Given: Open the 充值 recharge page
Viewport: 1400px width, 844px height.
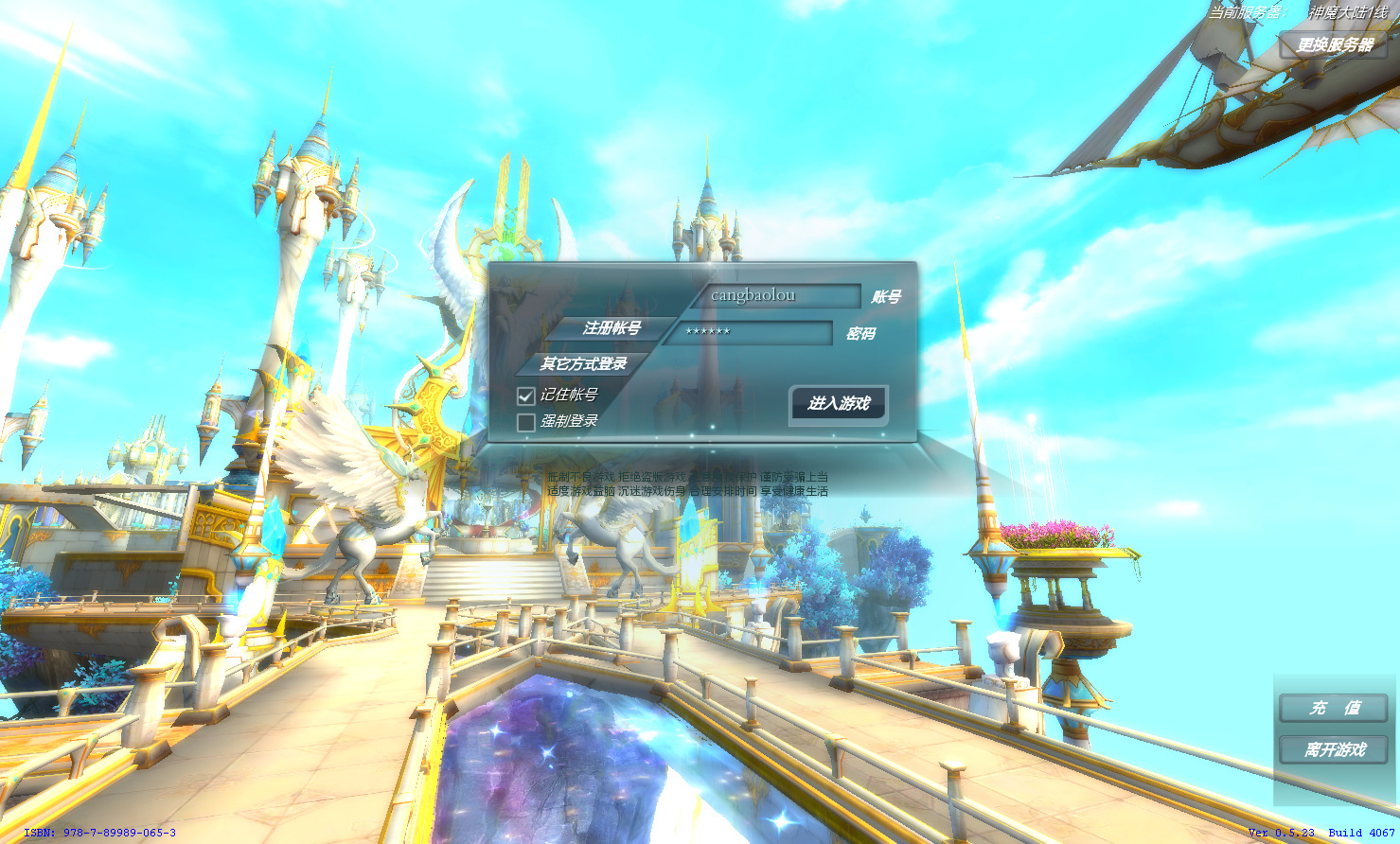Looking at the screenshot, I should coord(1333,708).
